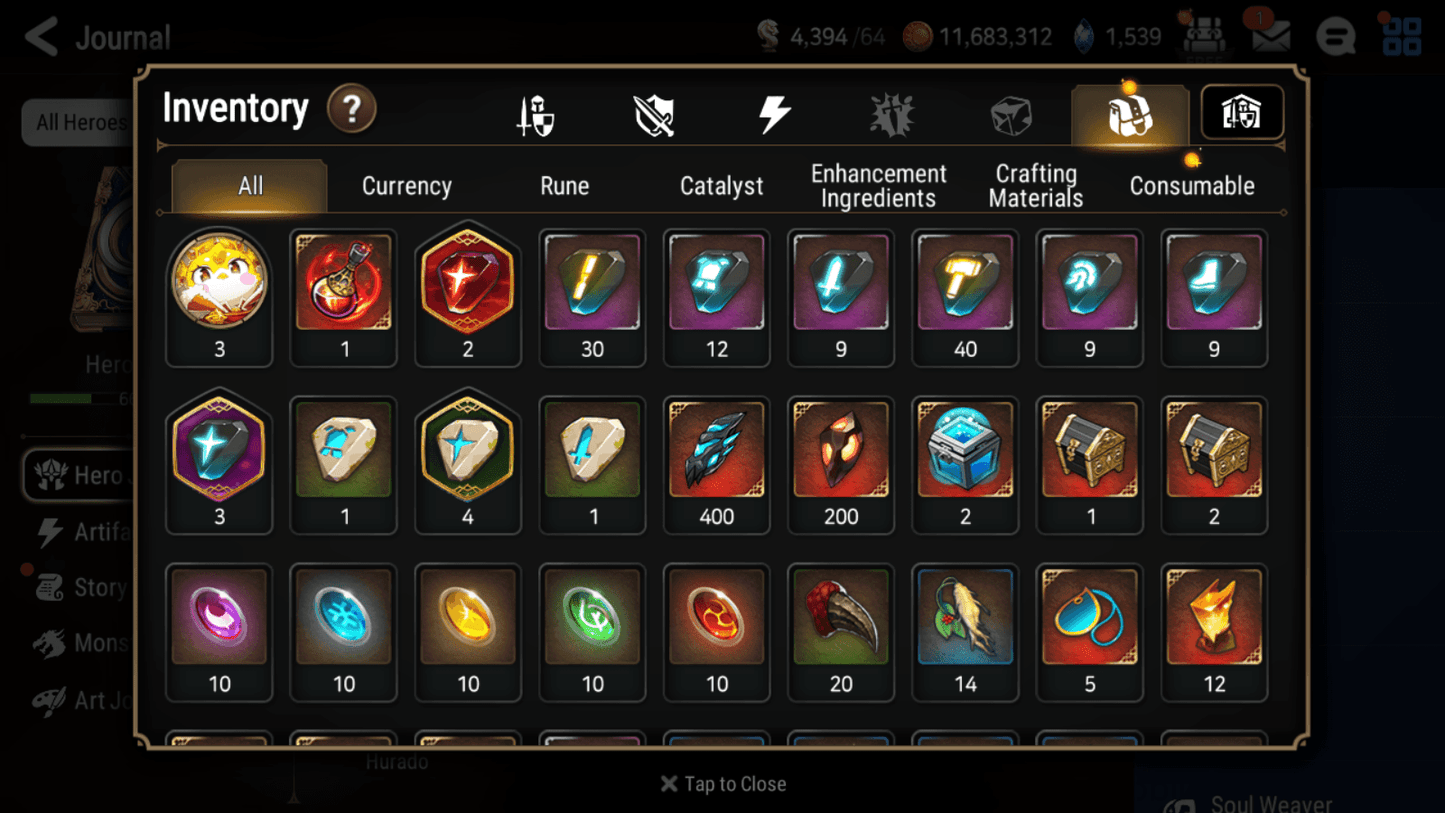The height and width of the screenshot is (813, 1445).
Task: Switch to the Currency tab
Action: (406, 185)
